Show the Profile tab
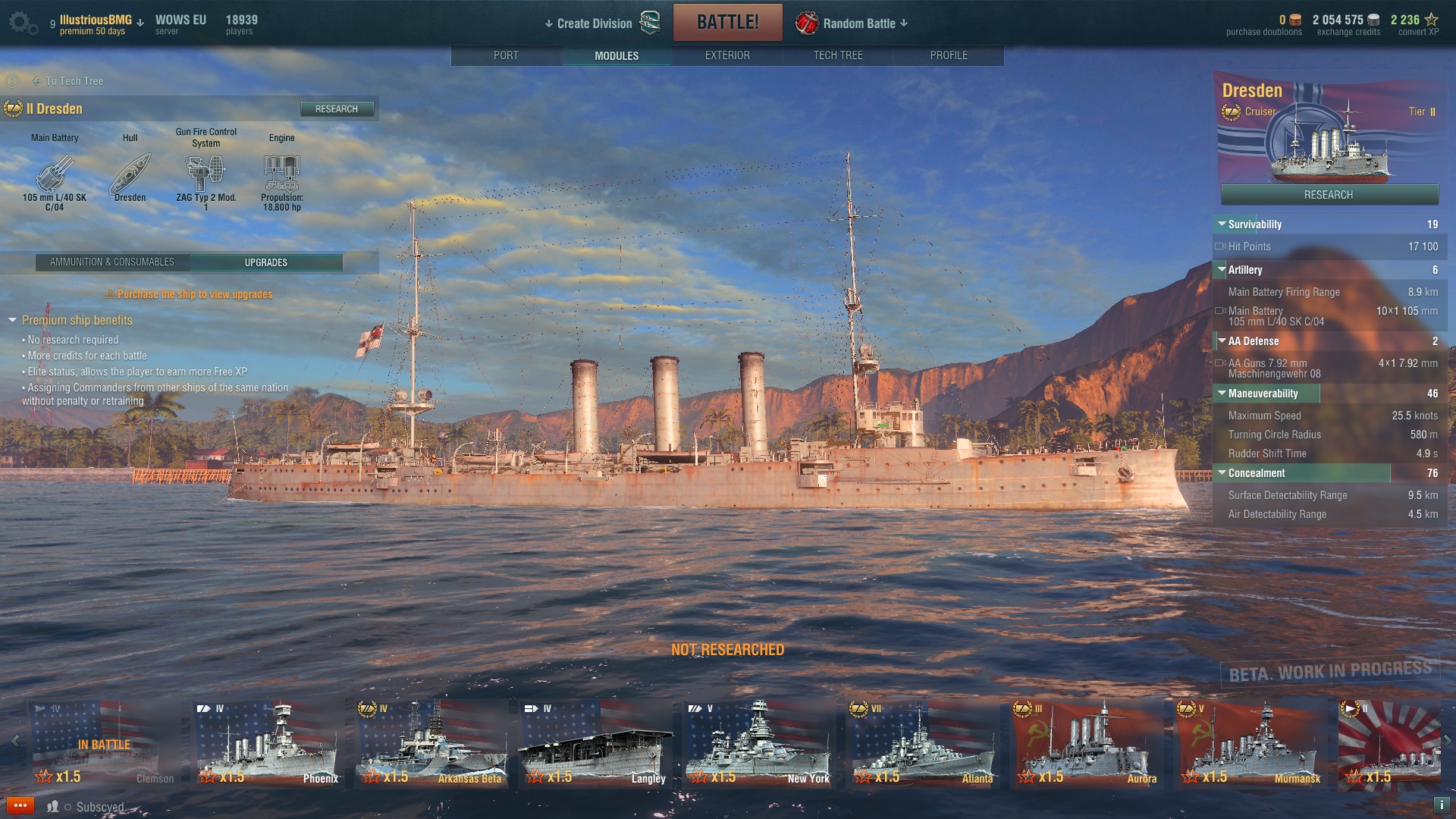The height and width of the screenshot is (819, 1456). tap(948, 55)
